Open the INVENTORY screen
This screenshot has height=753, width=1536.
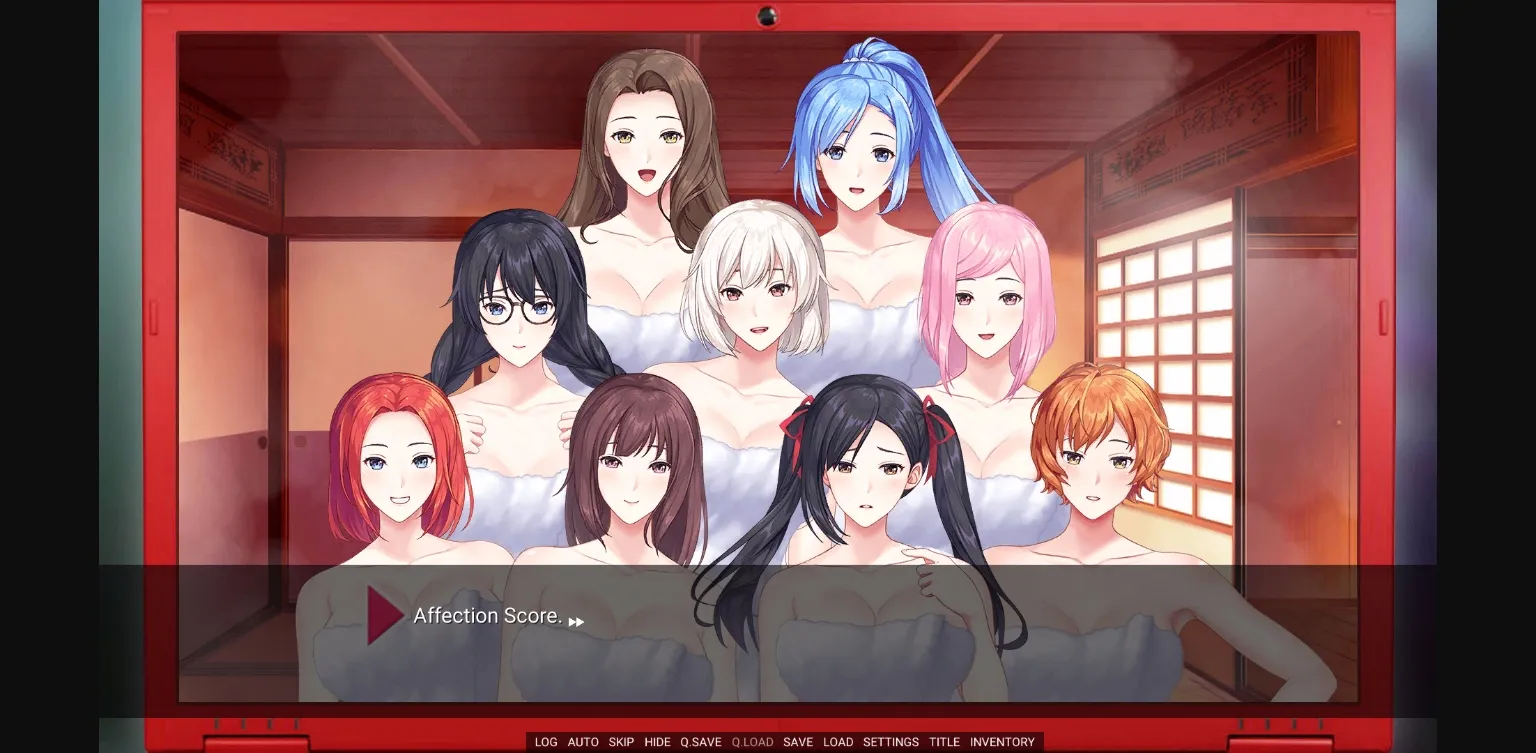(1003, 742)
